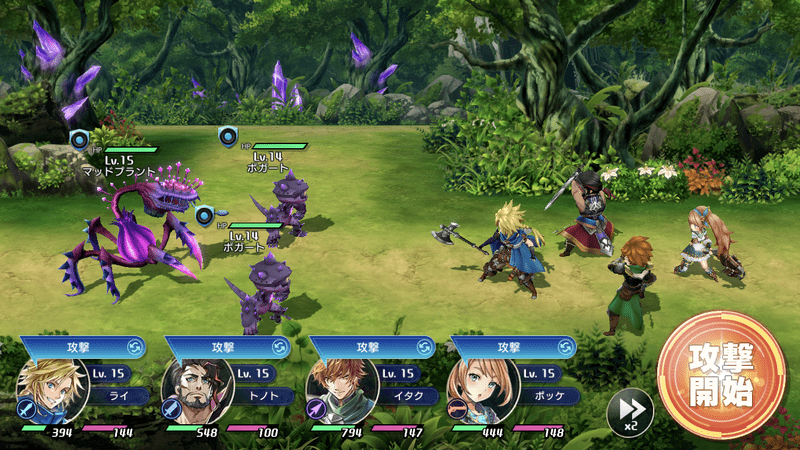Tap the red 攻撃開始 attack start button
Screen dimensions: 800x450
720,375
